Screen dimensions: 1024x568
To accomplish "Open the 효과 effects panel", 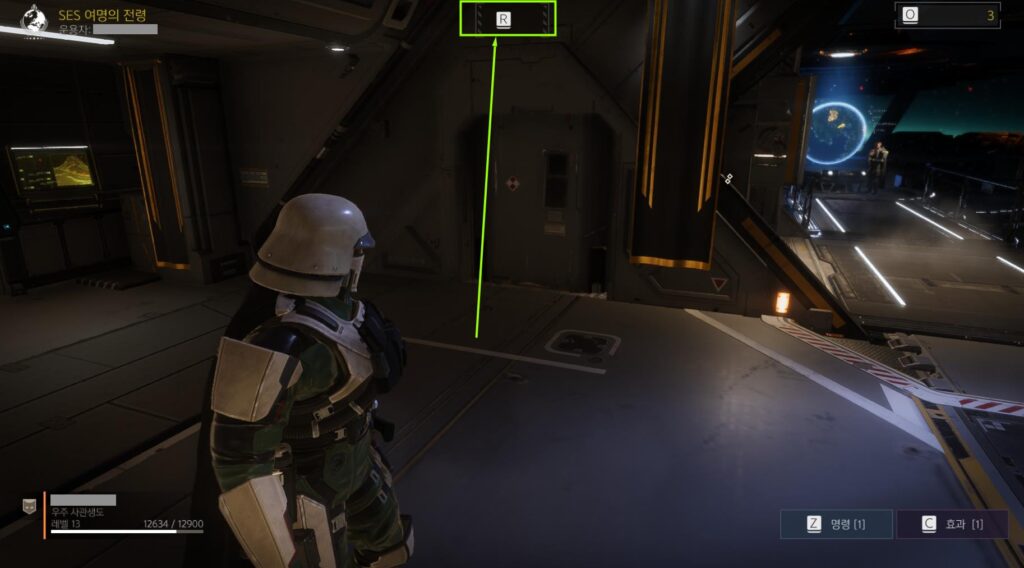I will coord(951,524).
